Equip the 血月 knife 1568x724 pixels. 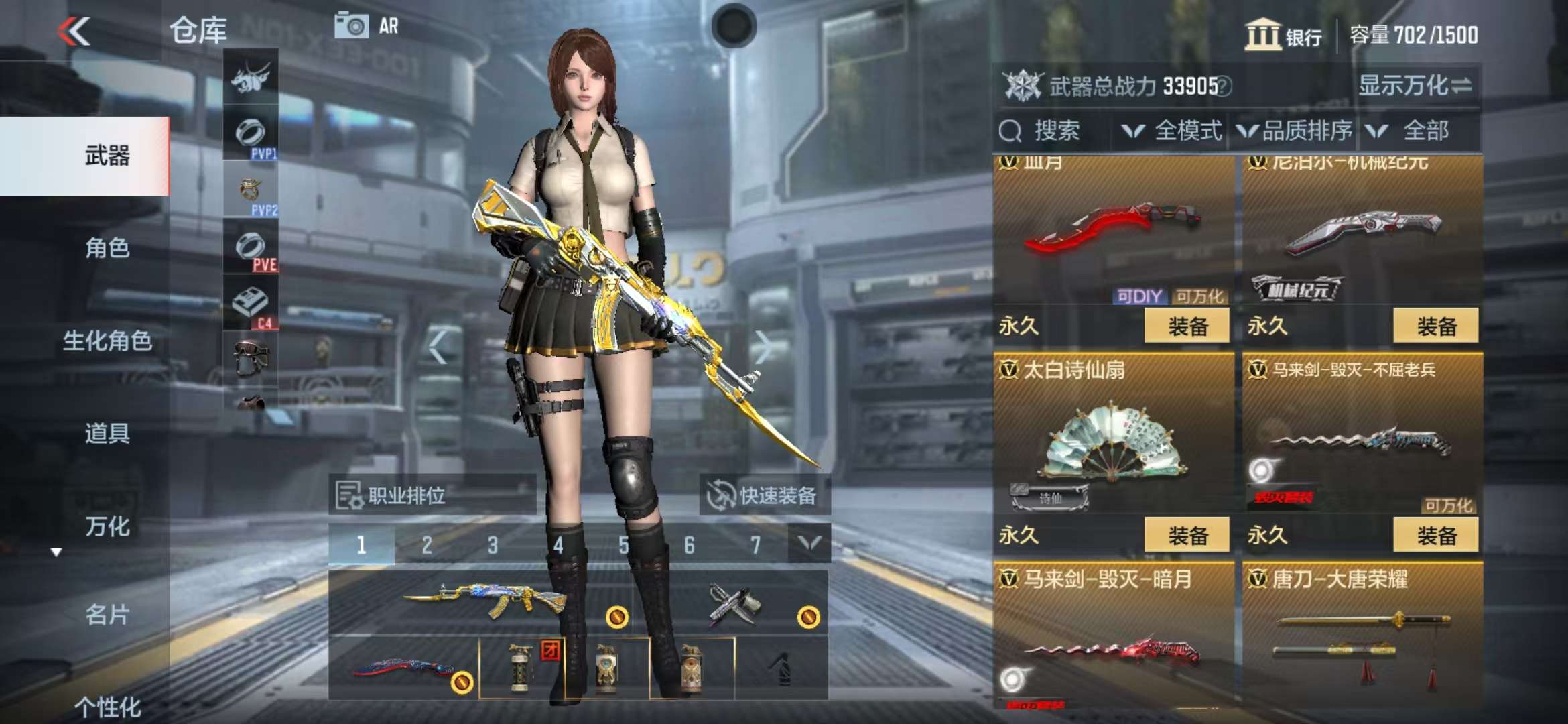click(1187, 326)
